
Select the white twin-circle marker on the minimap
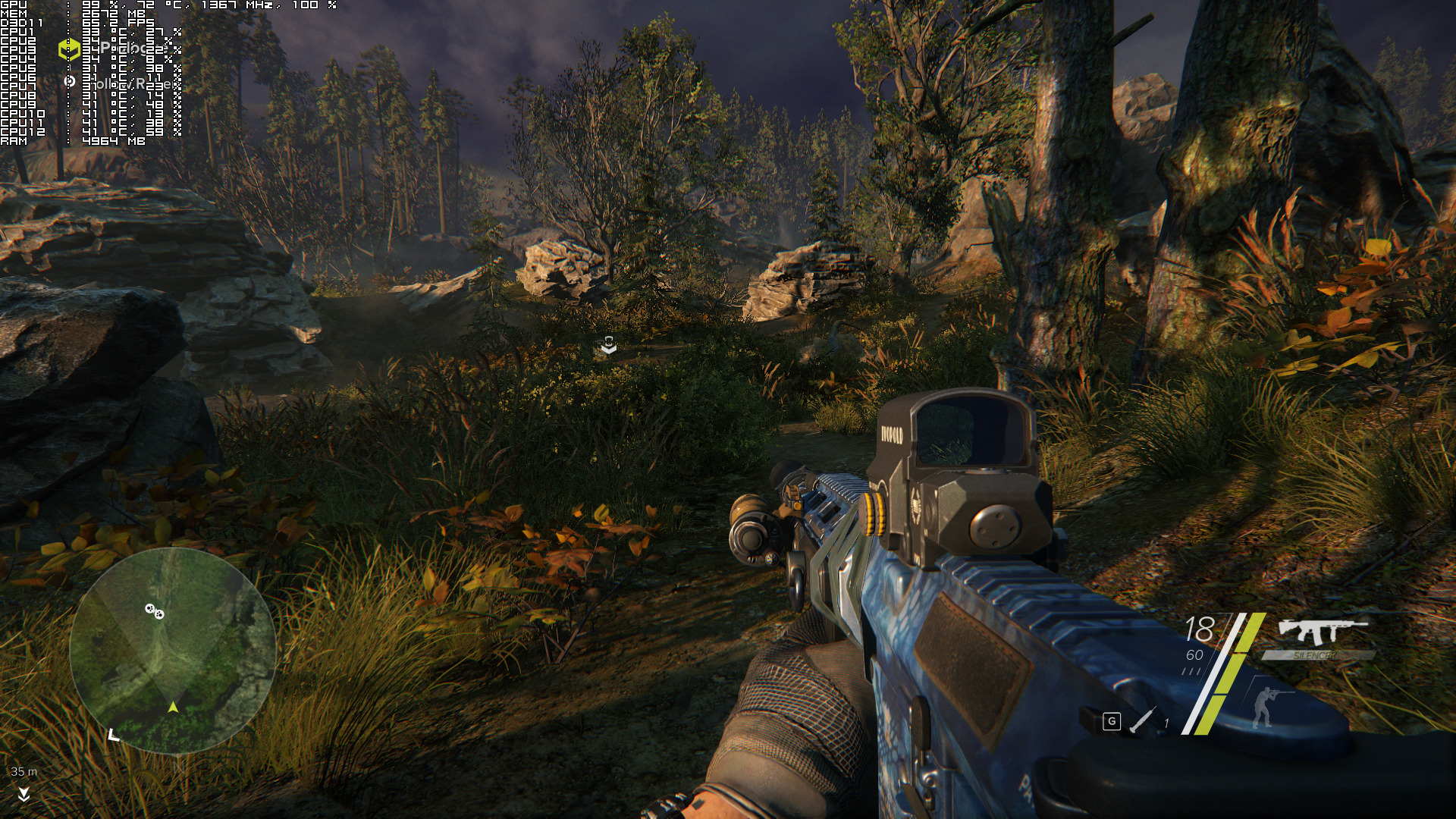tap(154, 610)
